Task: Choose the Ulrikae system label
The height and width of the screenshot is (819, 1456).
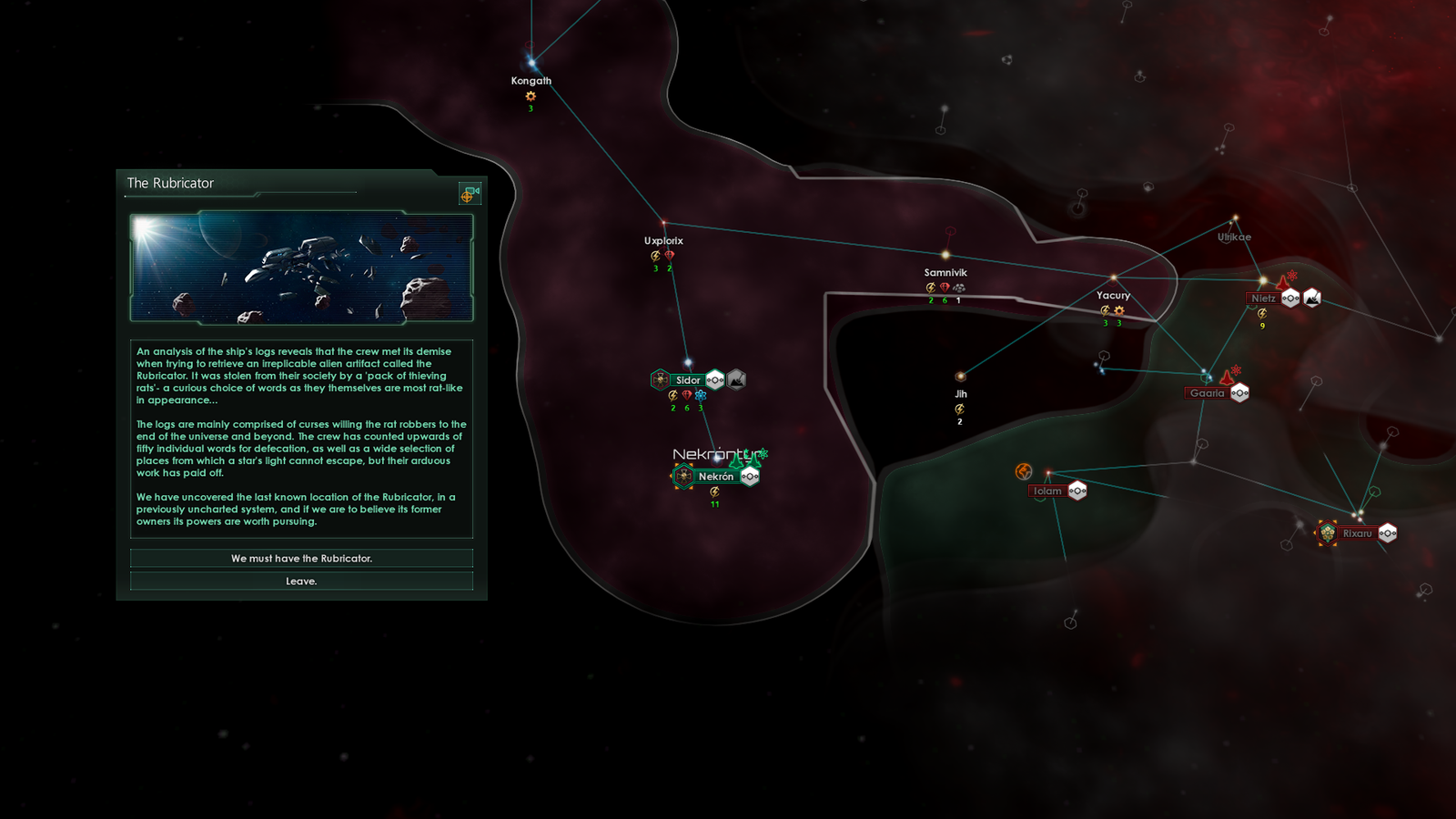Action: [x=1235, y=238]
